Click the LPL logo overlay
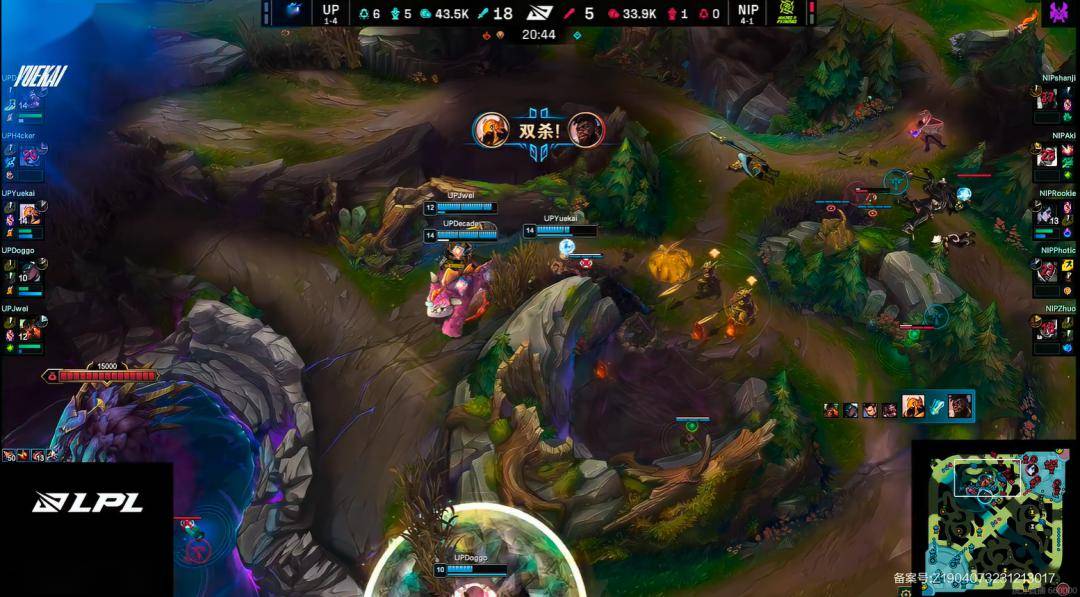 pos(87,502)
